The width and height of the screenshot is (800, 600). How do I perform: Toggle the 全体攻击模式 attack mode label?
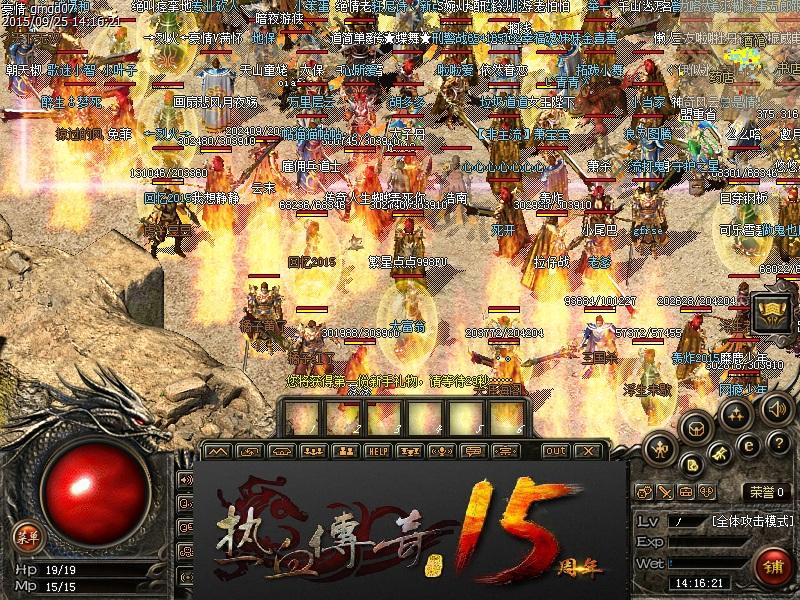click(x=751, y=521)
